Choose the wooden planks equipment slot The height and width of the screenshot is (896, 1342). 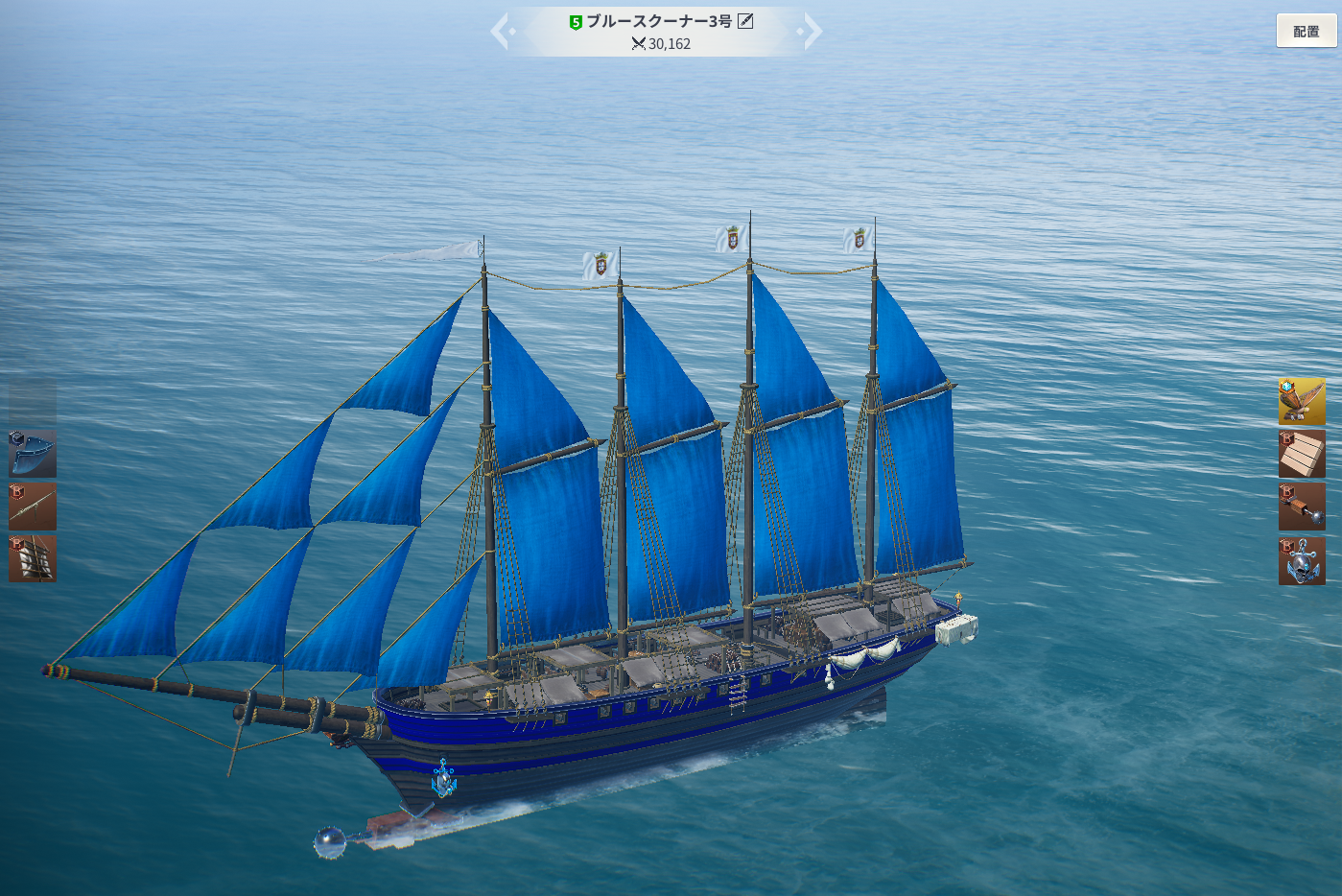click(1302, 454)
